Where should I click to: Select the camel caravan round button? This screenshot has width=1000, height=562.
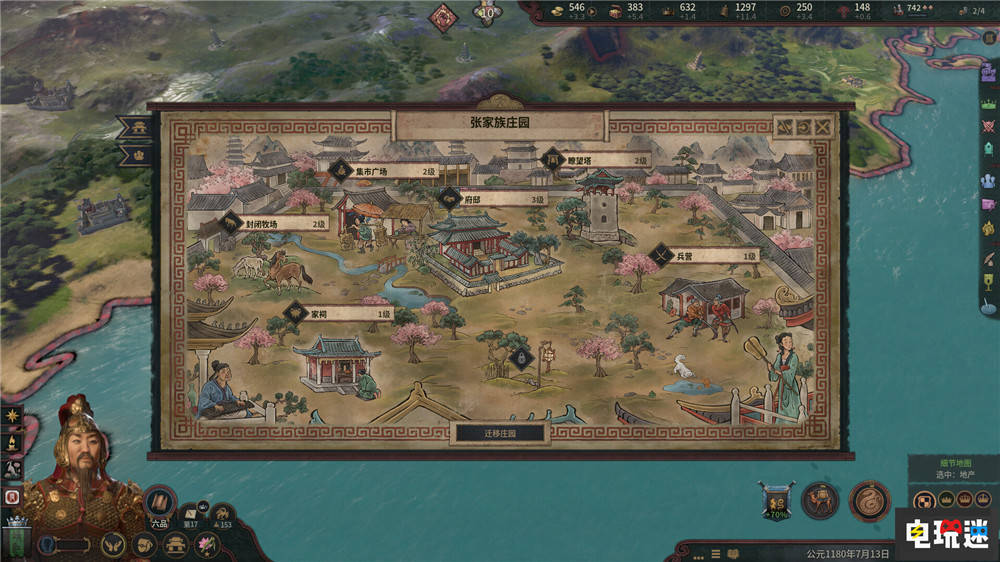(x=821, y=501)
